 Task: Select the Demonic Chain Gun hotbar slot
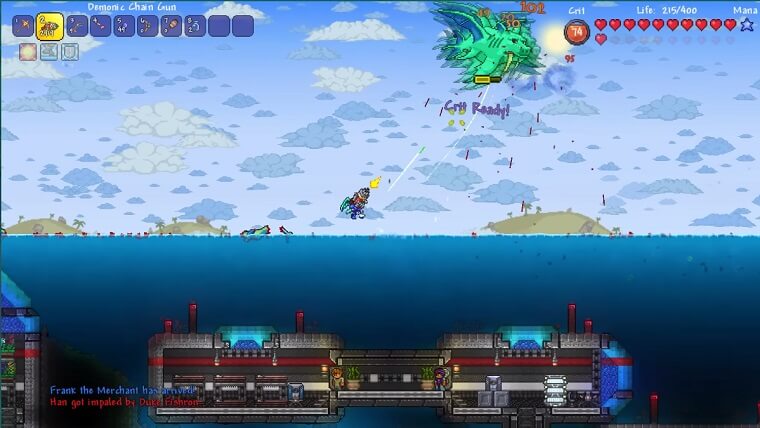pos(48,27)
